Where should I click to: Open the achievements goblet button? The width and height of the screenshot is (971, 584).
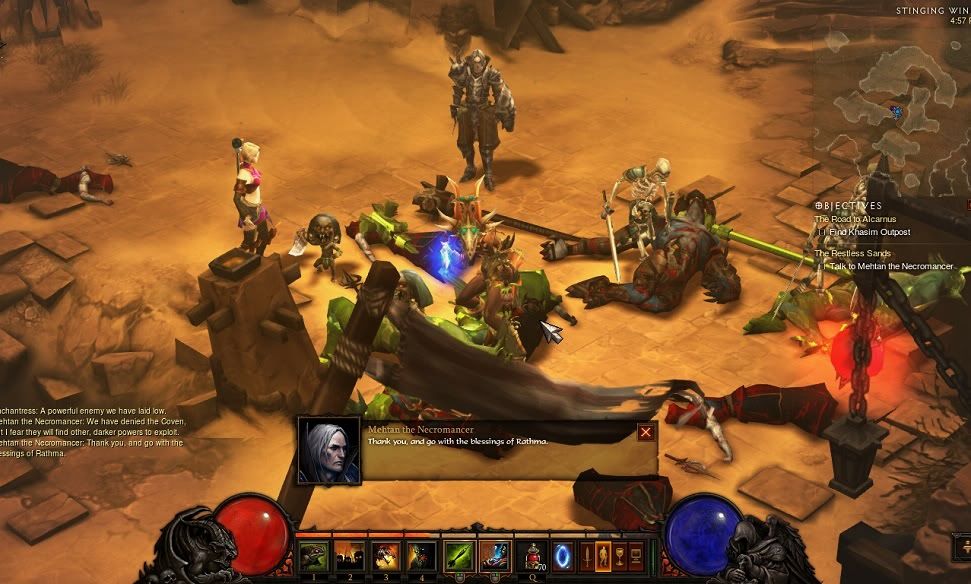point(620,556)
